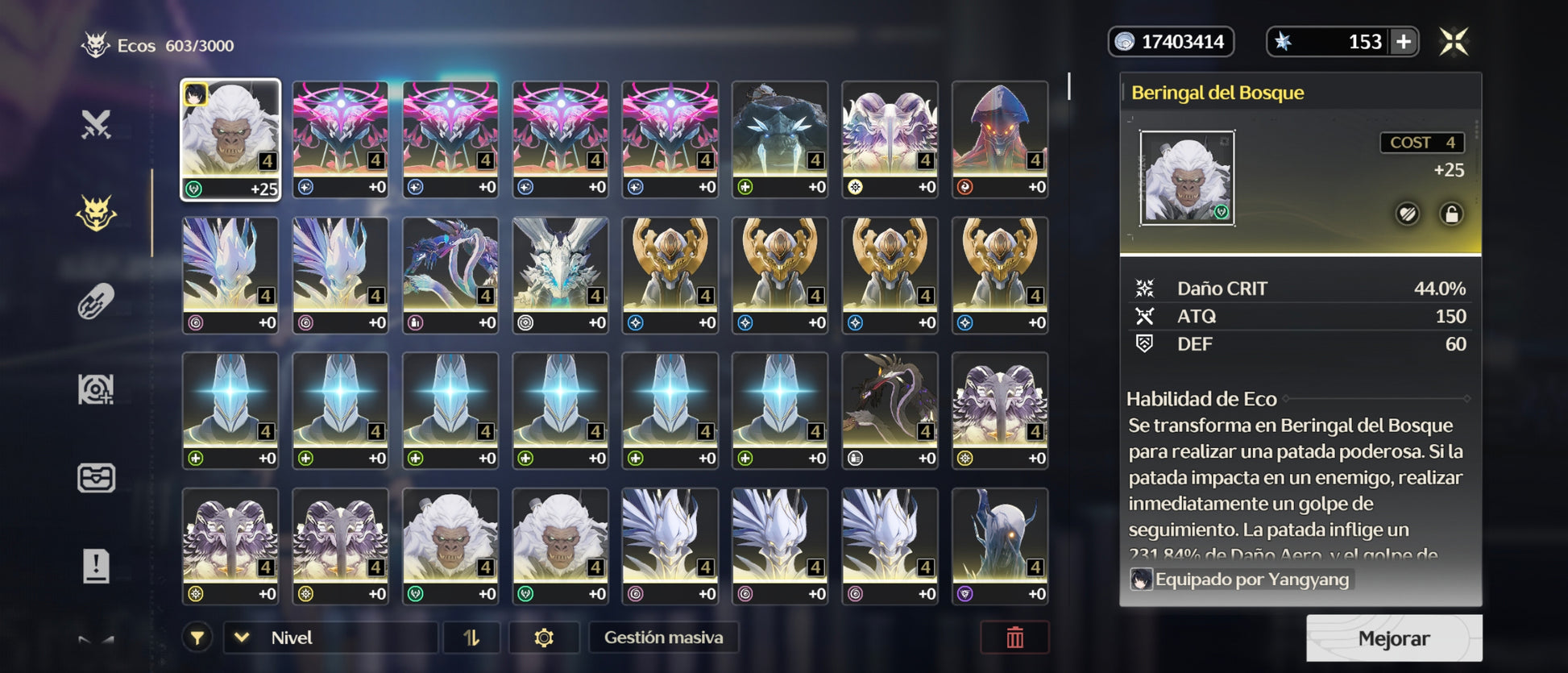Choose the dark dragon echo slot
The height and width of the screenshot is (673, 1568).
click(890, 410)
